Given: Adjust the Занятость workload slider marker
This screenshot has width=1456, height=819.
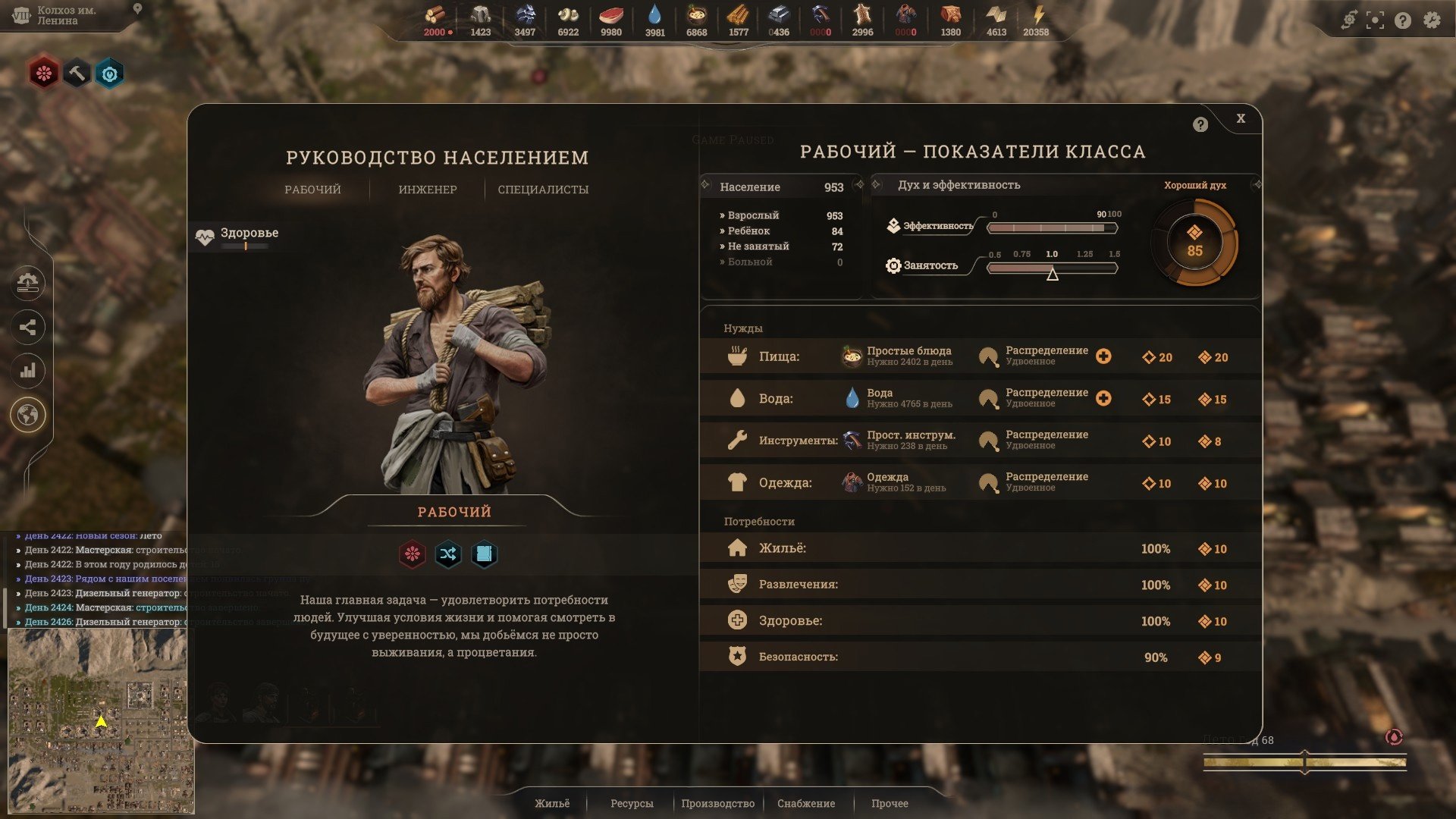Looking at the screenshot, I should click(x=1053, y=274).
